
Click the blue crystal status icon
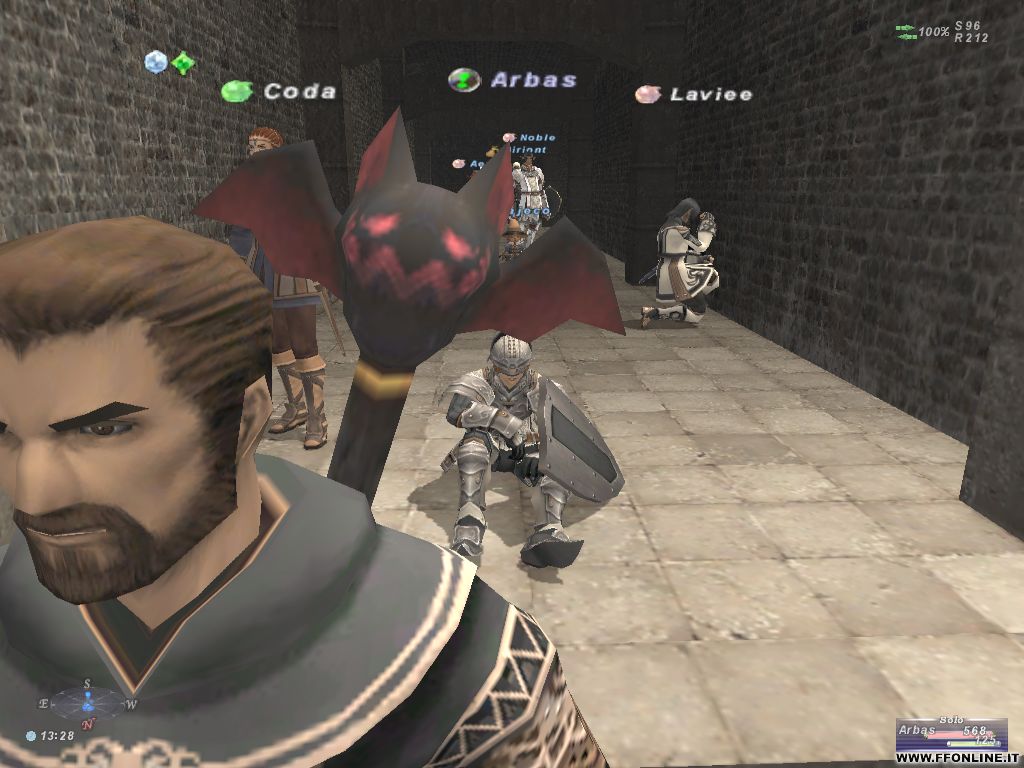click(155, 62)
